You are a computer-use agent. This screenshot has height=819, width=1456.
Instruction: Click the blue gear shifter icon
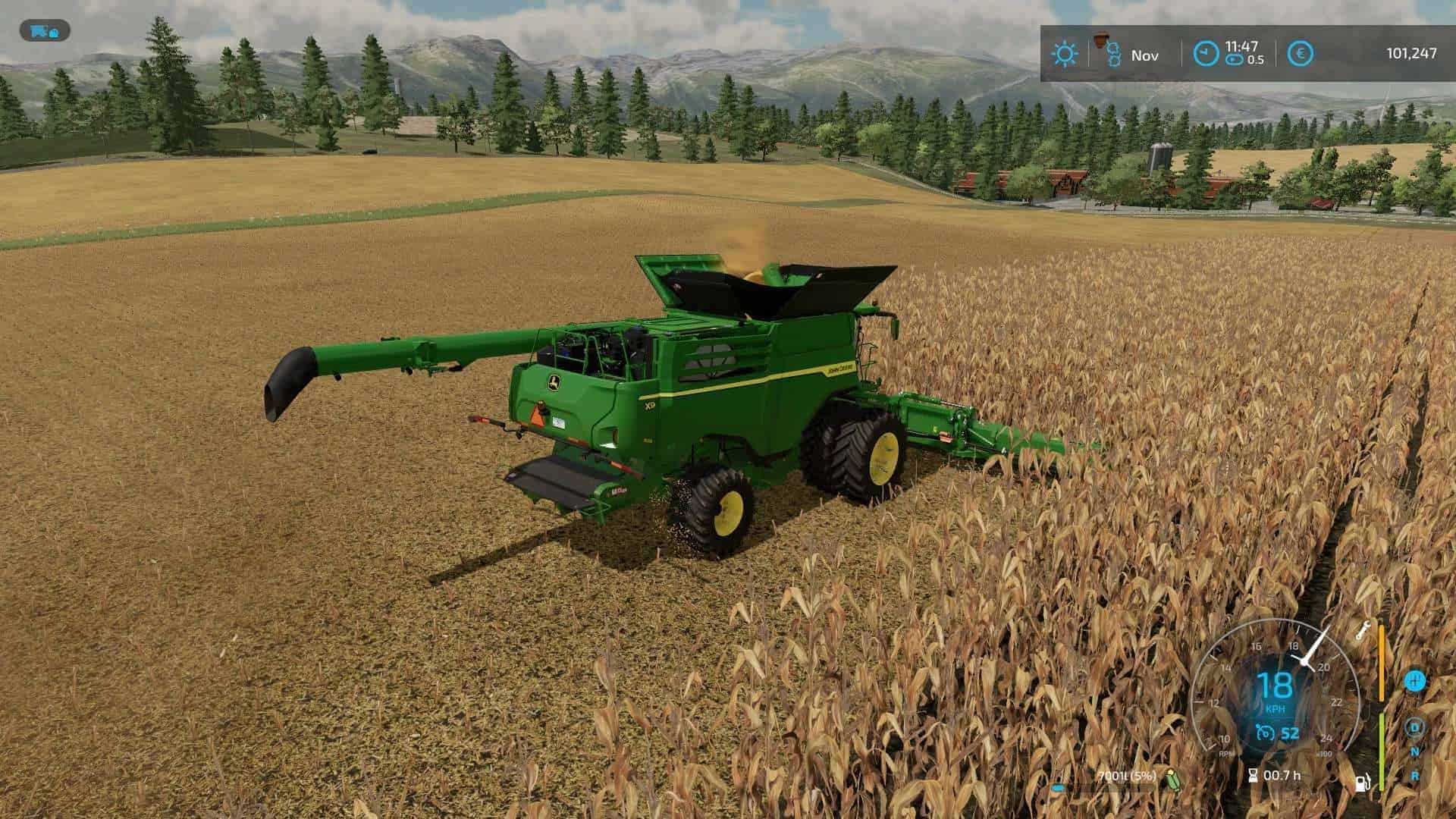pyautogui.click(x=1414, y=680)
